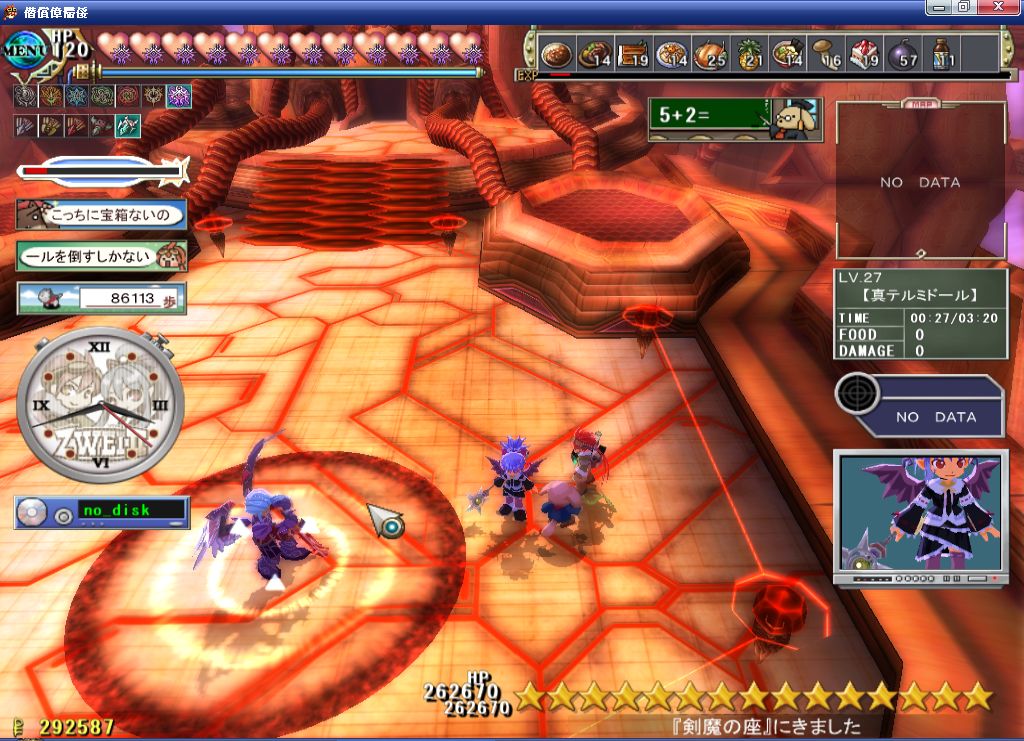Select the strawberry cake slot

(862, 53)
